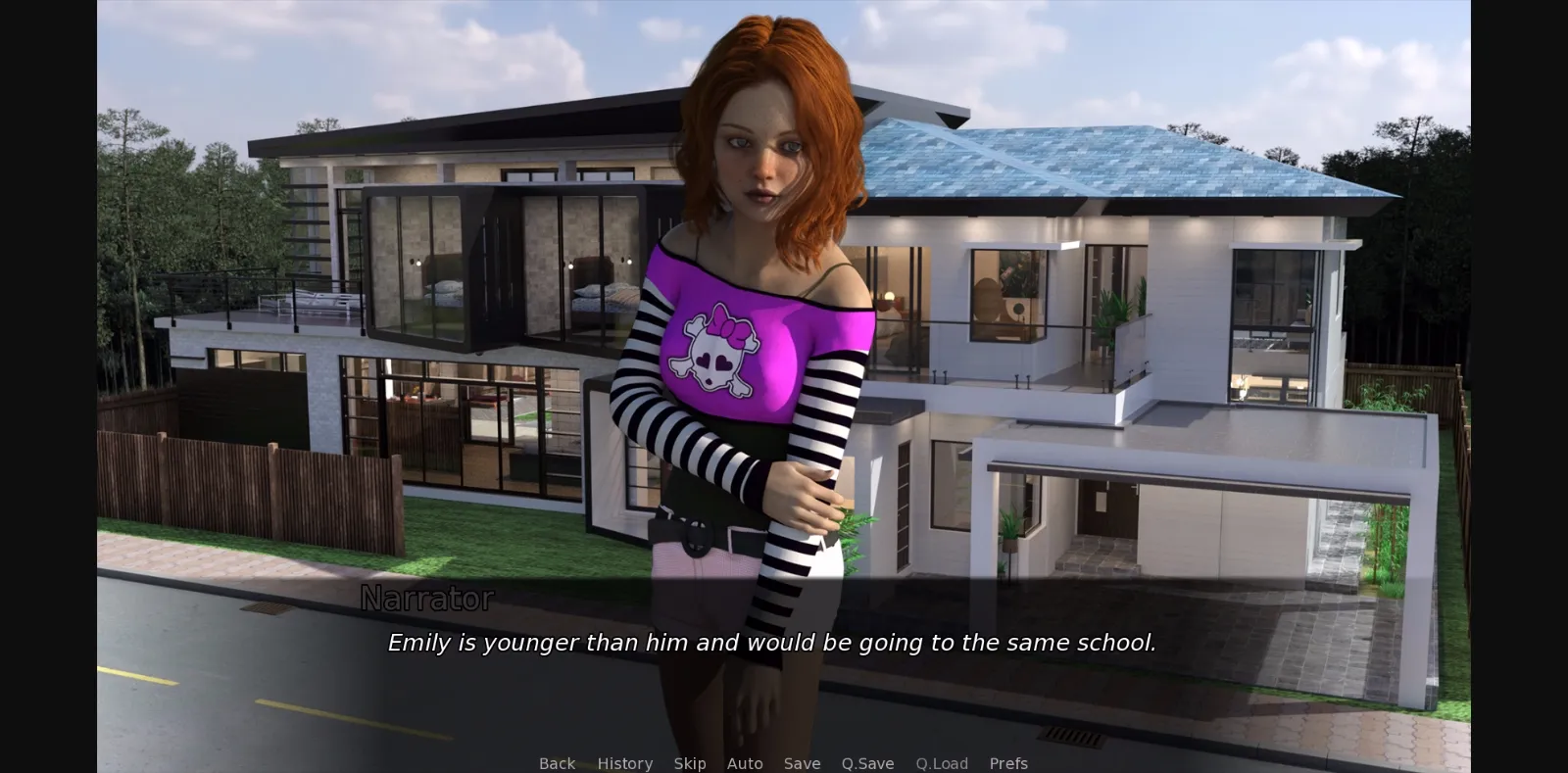
Task: Enable Skip mode
Action: (x=690, y=763)
